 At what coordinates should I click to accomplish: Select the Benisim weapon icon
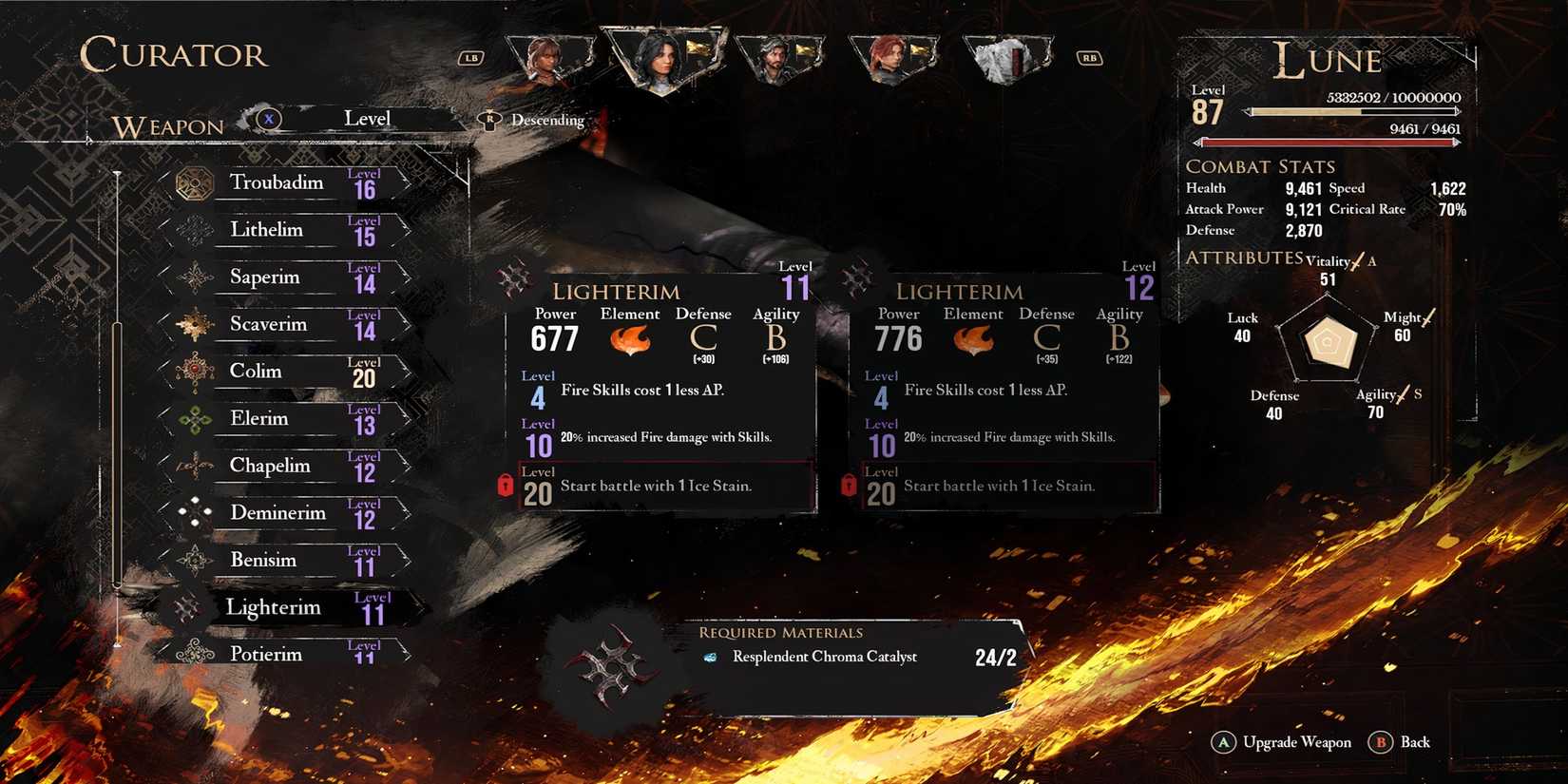tap(197, 561)
